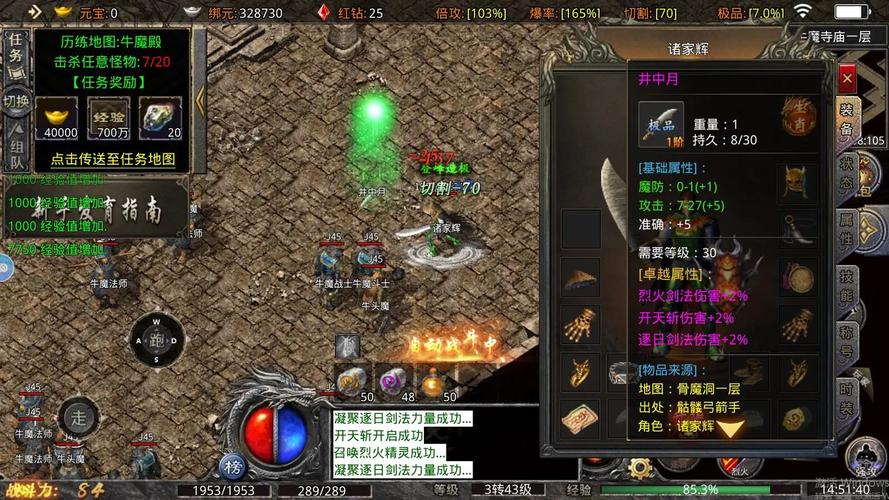Select the 称号 title tab
Screen dimensions: 889x500
[x=846, y=340]
